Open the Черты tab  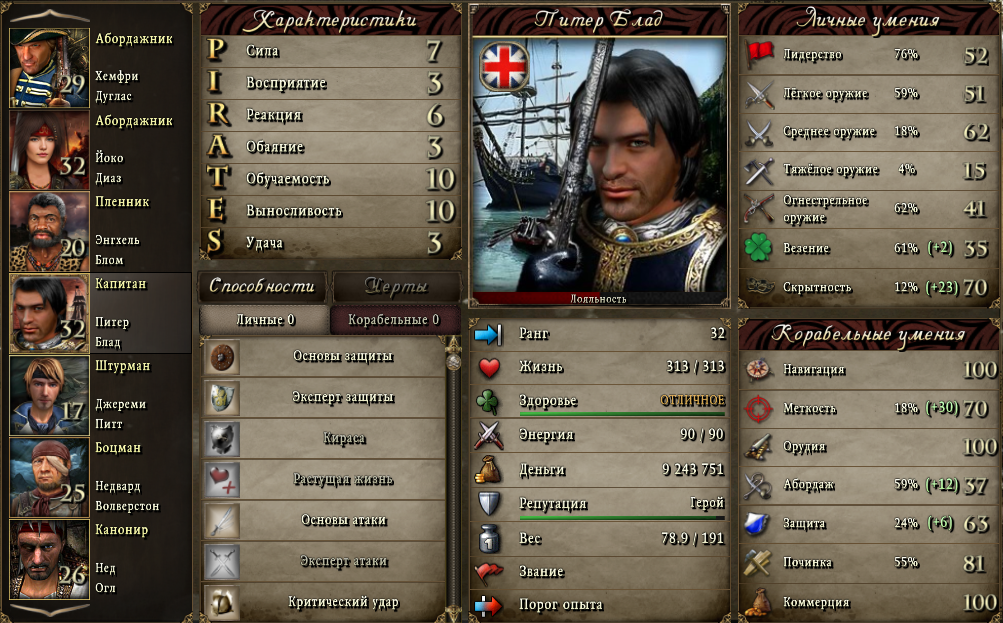coord(396,287)
